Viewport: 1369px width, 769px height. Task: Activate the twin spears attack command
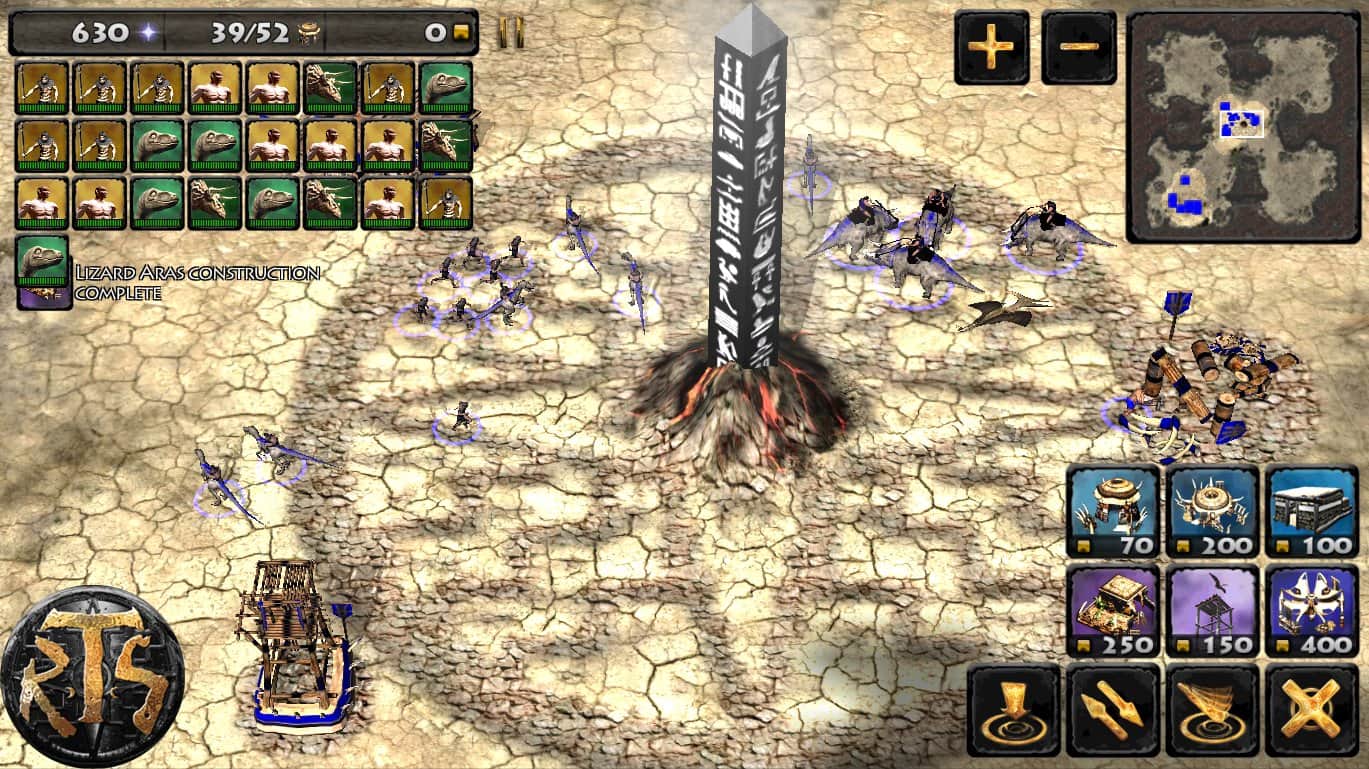pos(1113,710)
